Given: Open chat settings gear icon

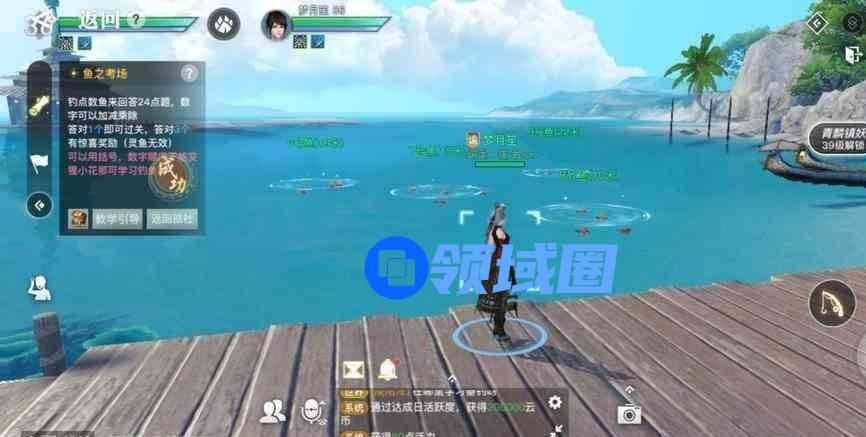Looking at the screenshot, I should (x=555, y=403).
